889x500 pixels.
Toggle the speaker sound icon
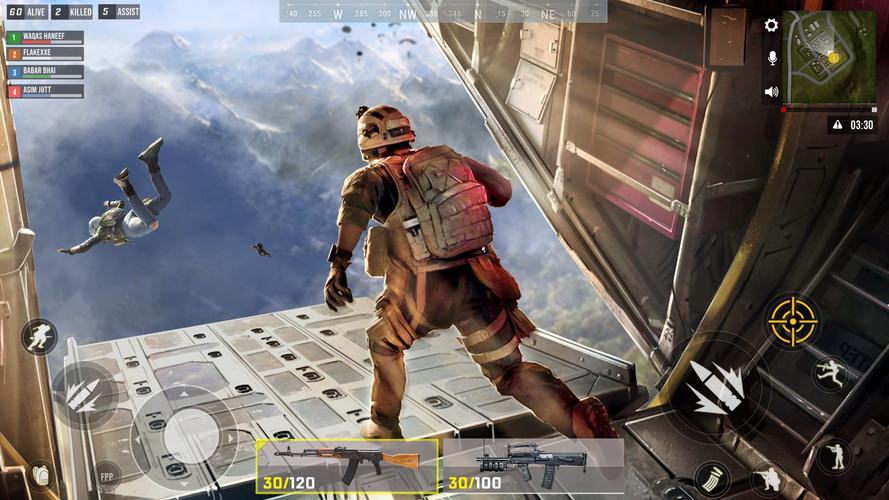coord(771,91)
